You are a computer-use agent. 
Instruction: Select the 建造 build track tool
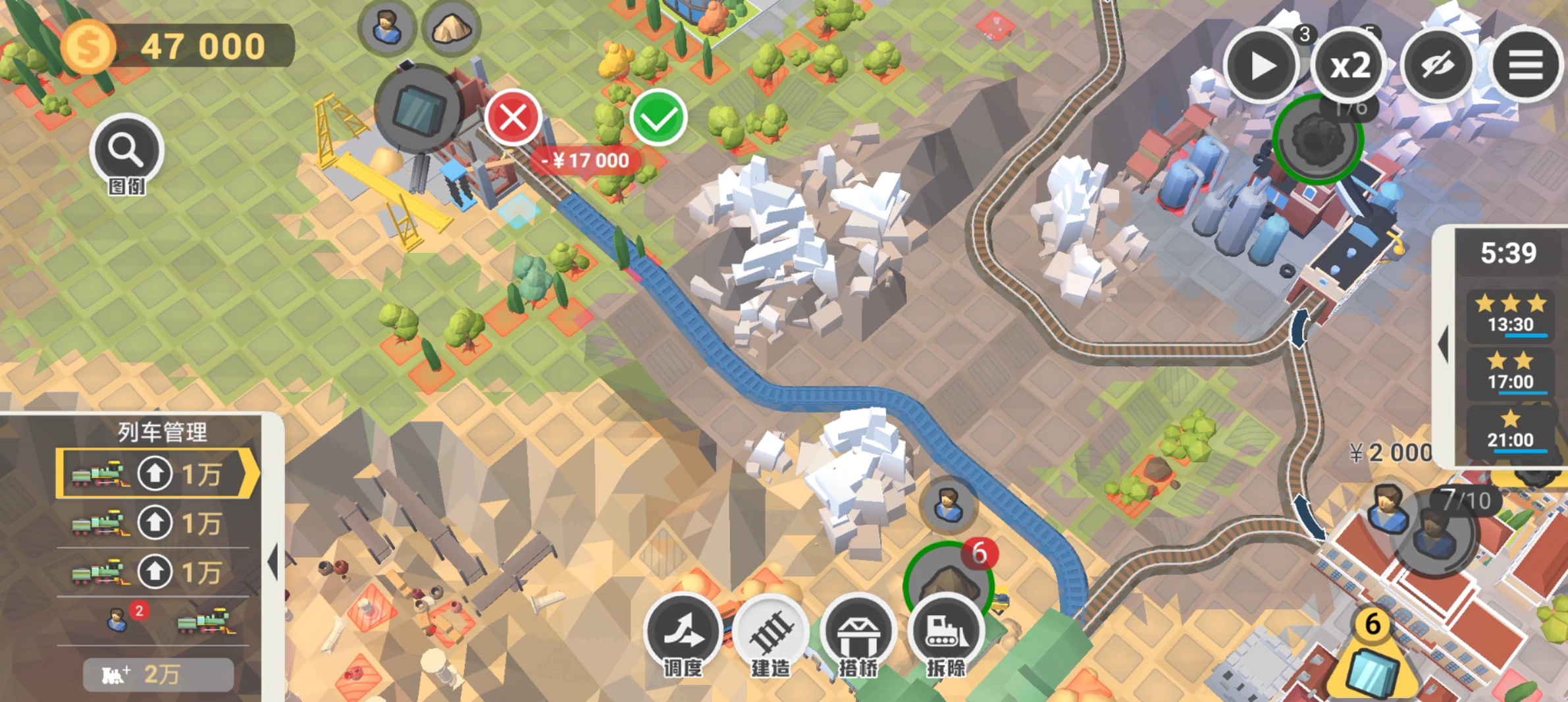coord(771,634)
